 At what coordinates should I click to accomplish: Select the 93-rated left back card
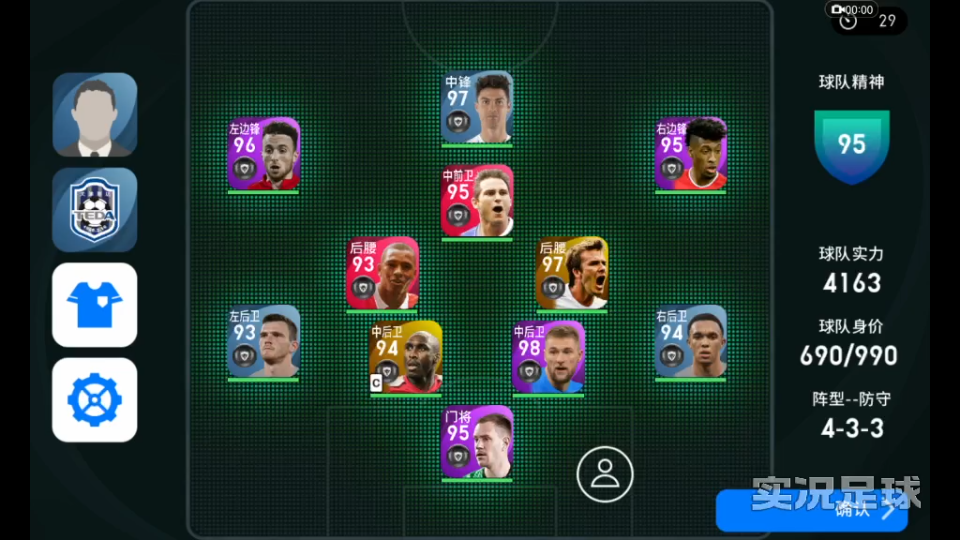point(263,342)
